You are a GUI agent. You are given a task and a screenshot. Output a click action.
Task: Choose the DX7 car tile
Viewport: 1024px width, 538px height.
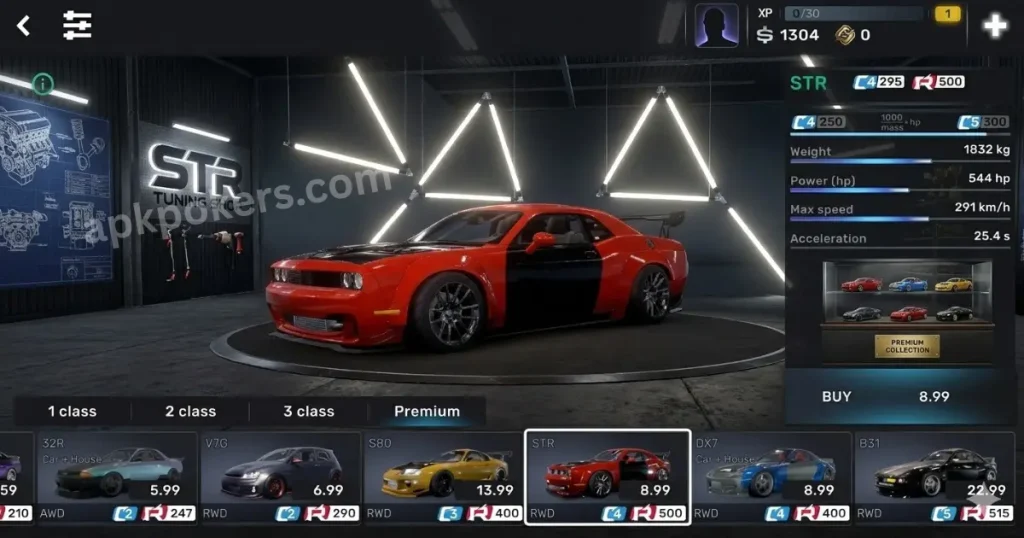pyautogui.click(x=770, y=477)
